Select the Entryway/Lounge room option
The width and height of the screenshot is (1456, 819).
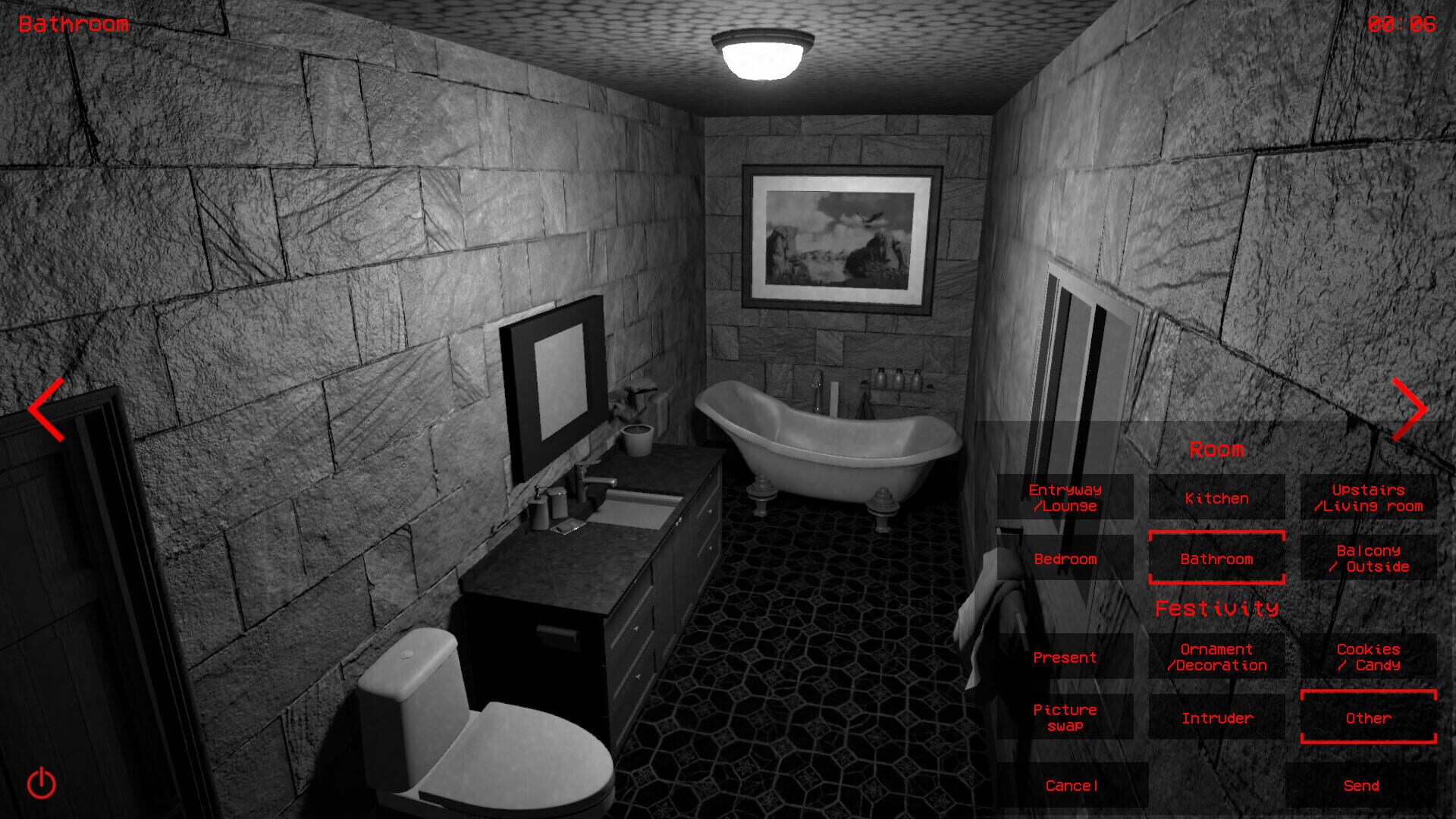(1068, 499)
